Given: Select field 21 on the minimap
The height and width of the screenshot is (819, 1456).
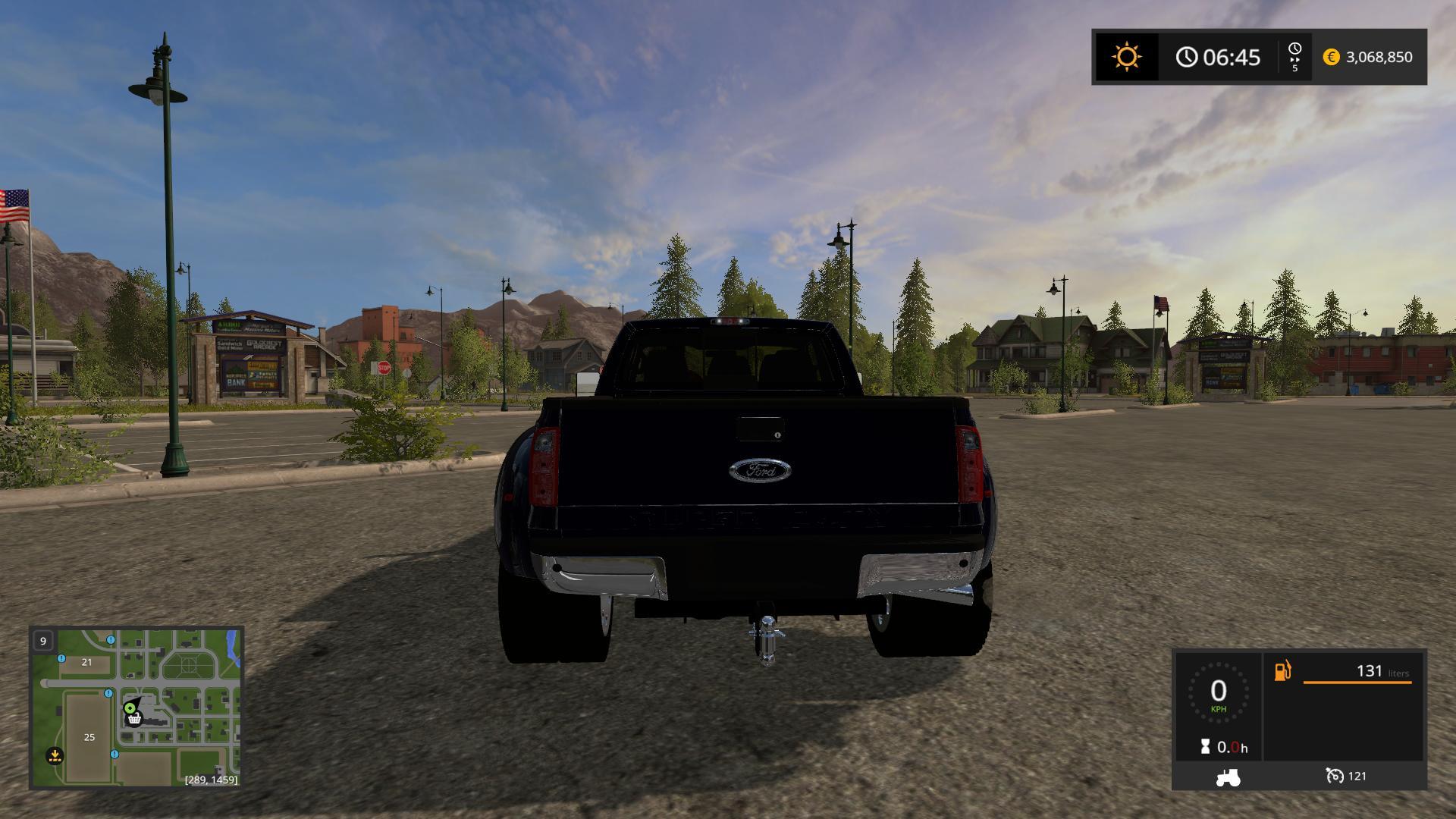Looking at the screenshot, I should tap(86, 662).
